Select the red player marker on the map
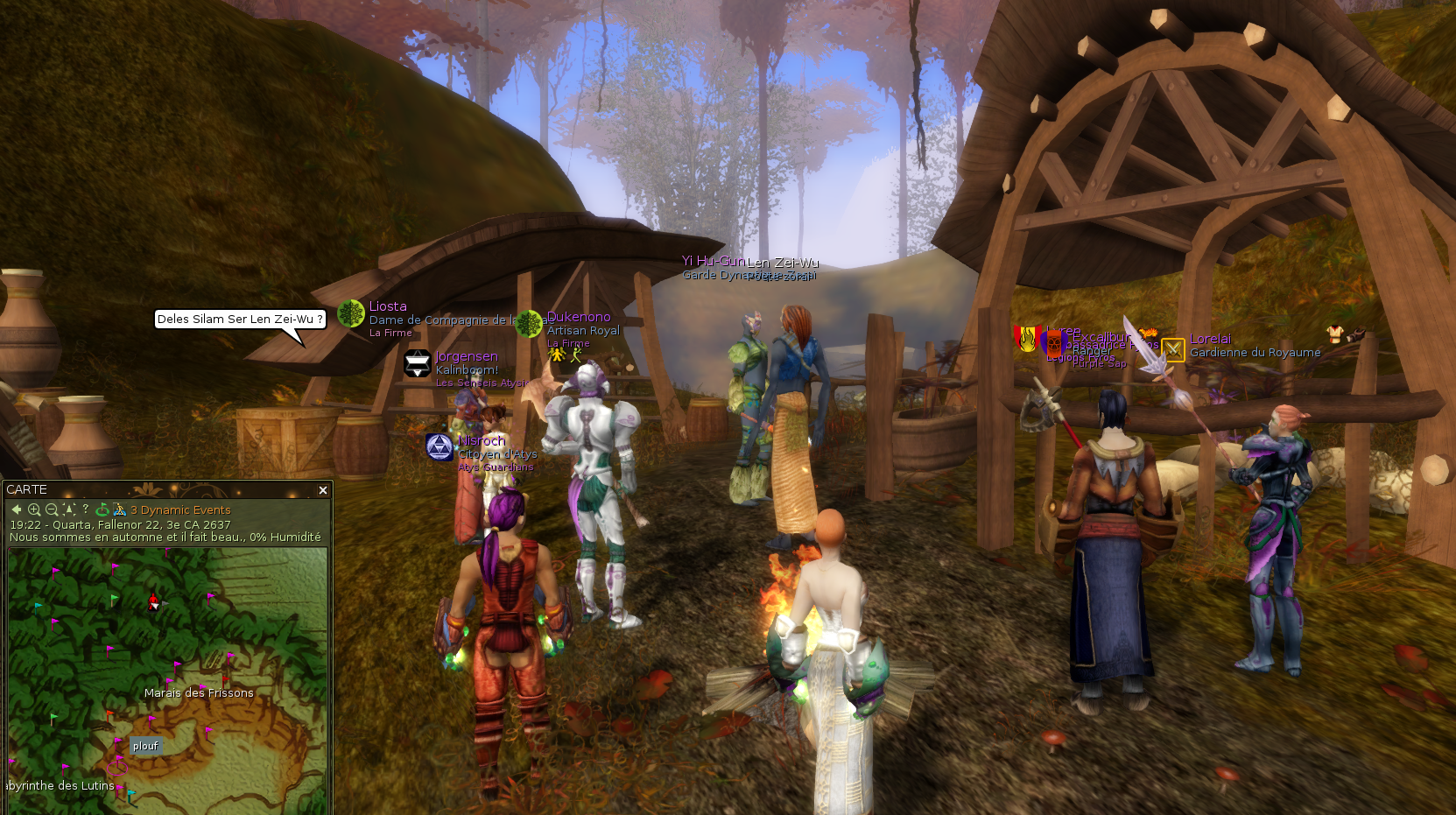This screenshot has height=815, width=1456. [x=154, y=601]
